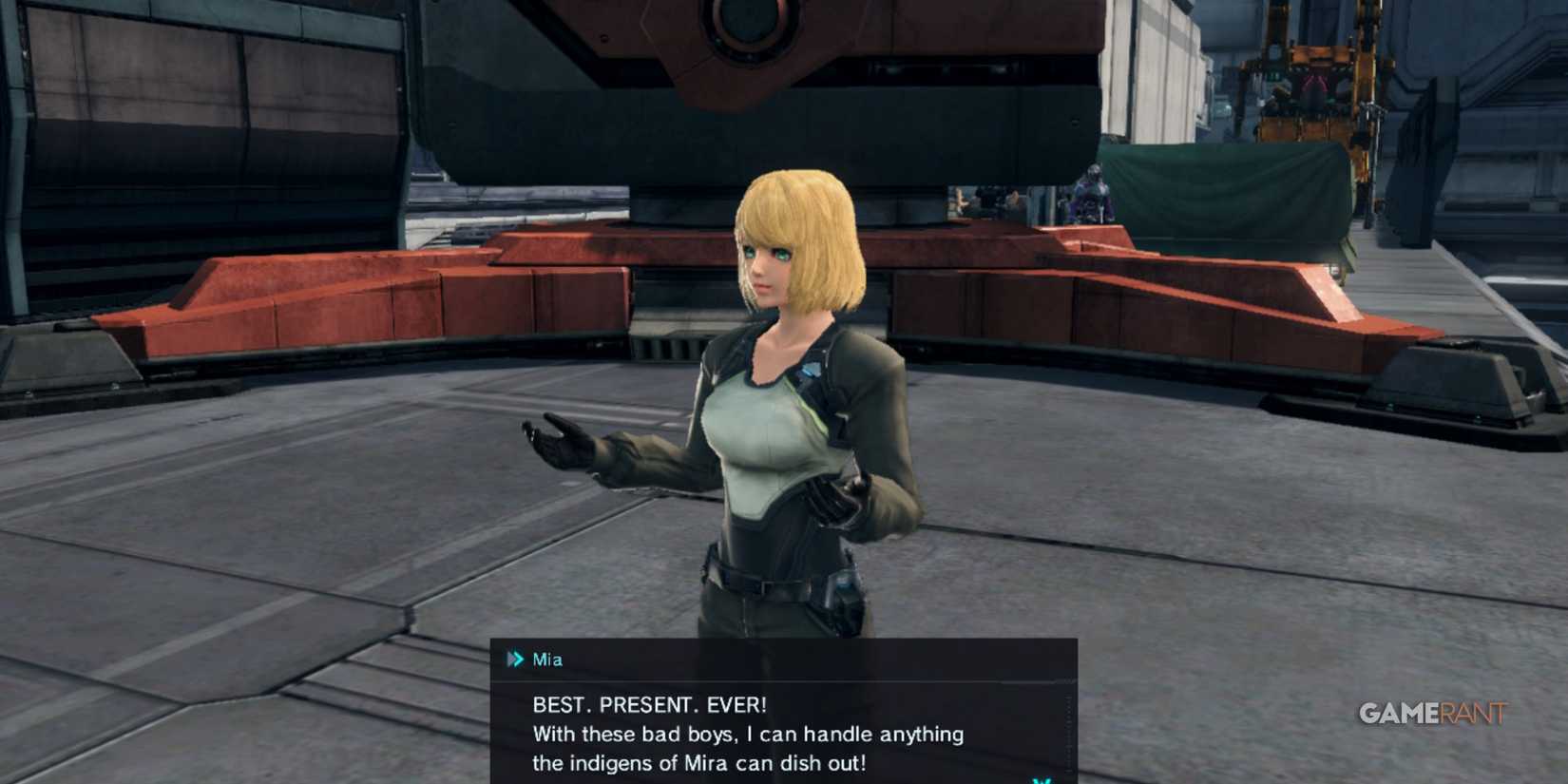Image resolution: width=1568 pixels, height=784 pixels.
Task: Click the dialogue header bar above the text
Action: pyautogui.click(x=779, y=659)
